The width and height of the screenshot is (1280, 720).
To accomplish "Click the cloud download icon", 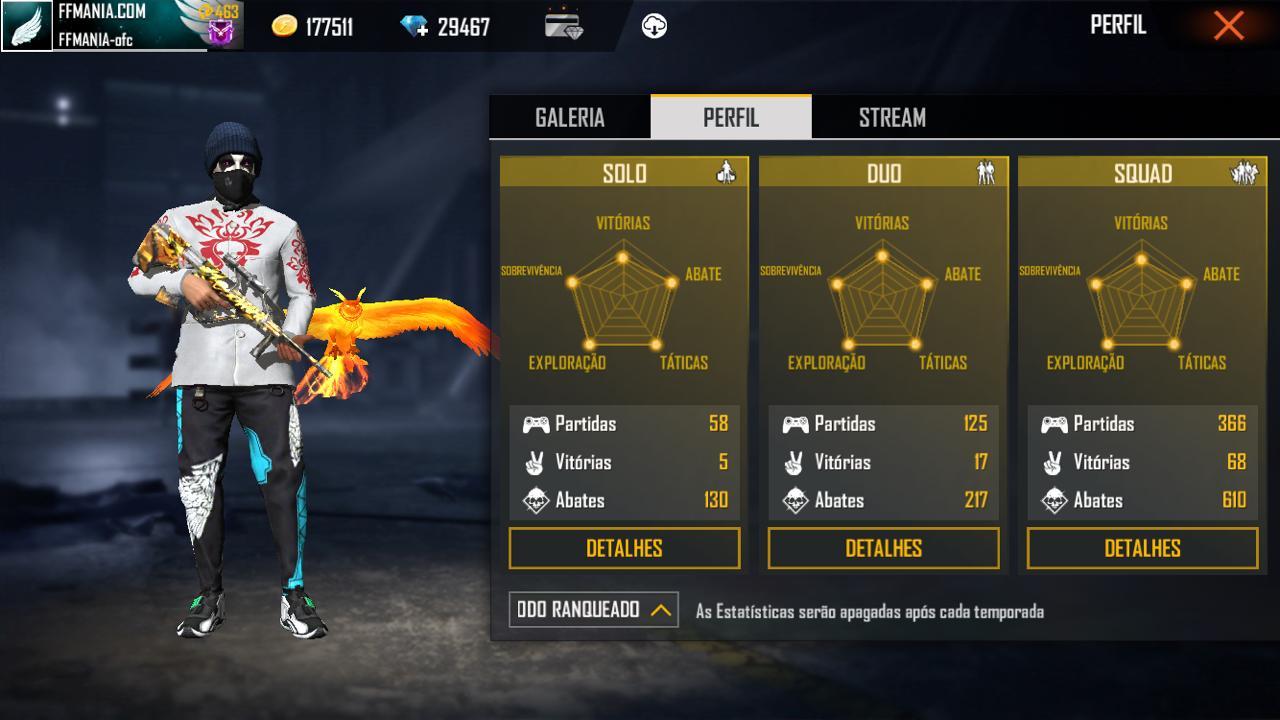I will point(654,27).
